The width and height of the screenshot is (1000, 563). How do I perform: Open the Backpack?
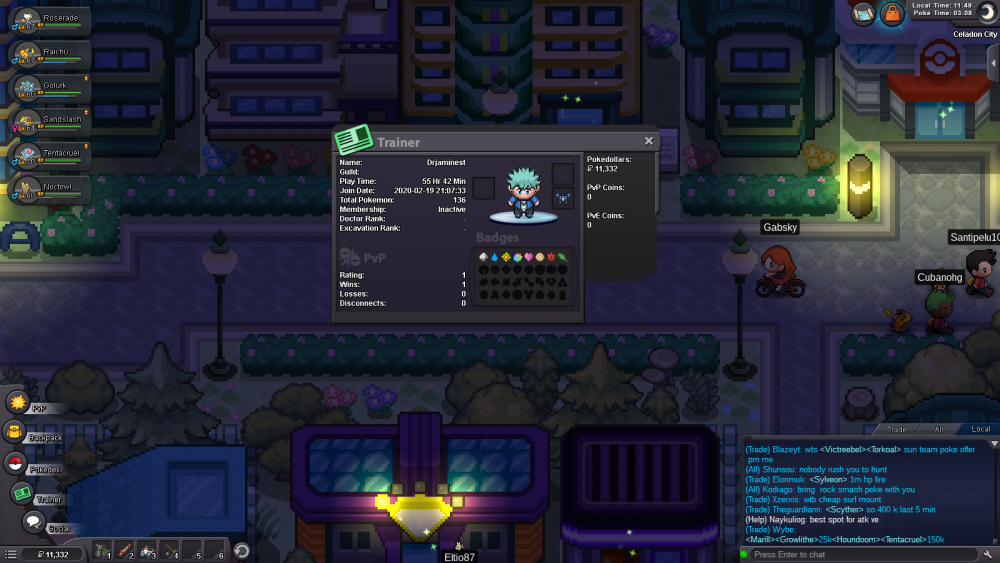(x=16, y=432)
